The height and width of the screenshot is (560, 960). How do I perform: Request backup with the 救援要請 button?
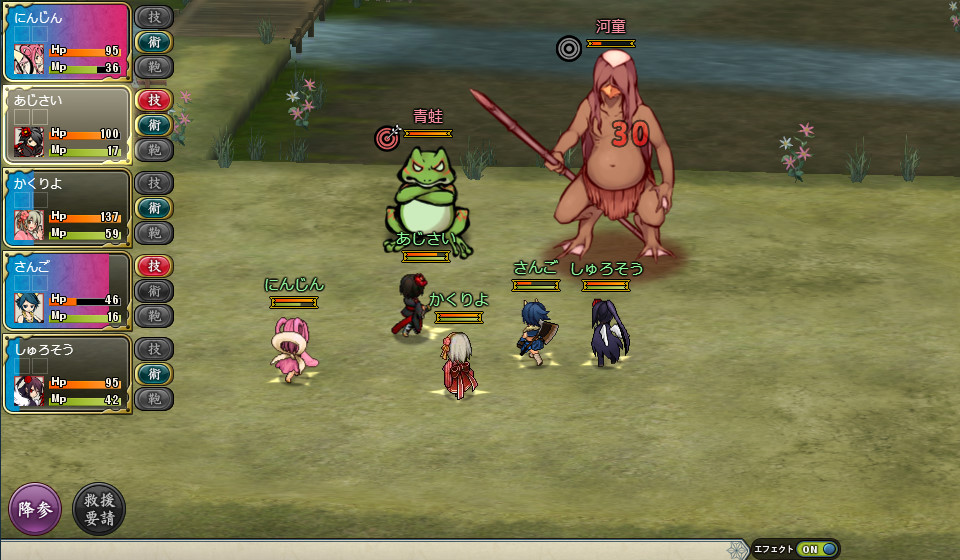point(99,508)
